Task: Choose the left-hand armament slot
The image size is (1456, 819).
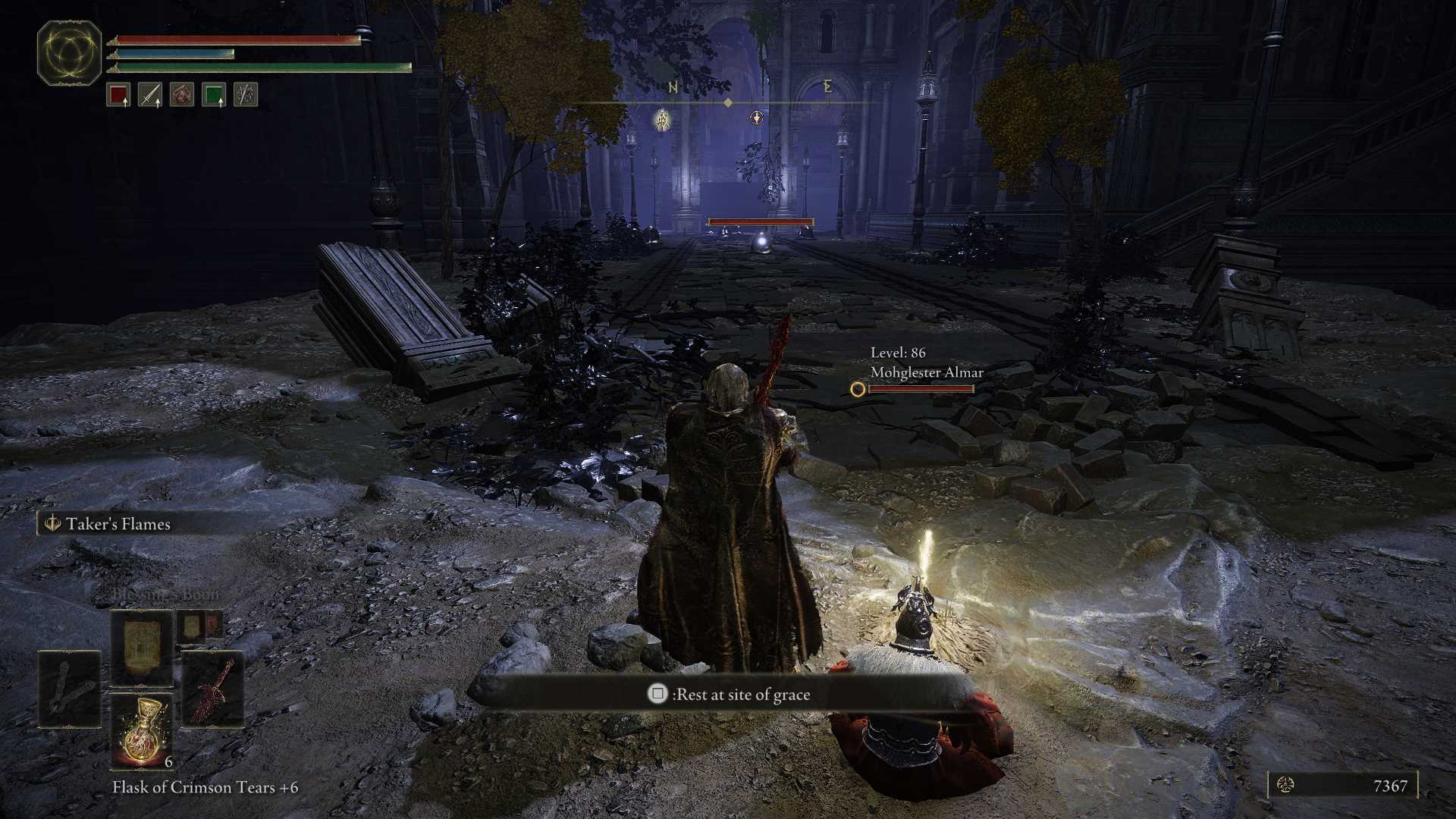Action: pos(69,689)
